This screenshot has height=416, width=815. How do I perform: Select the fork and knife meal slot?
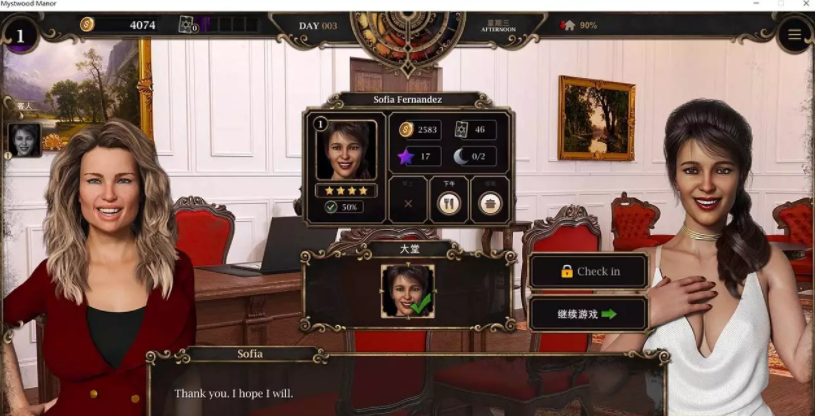pos(449,201)
